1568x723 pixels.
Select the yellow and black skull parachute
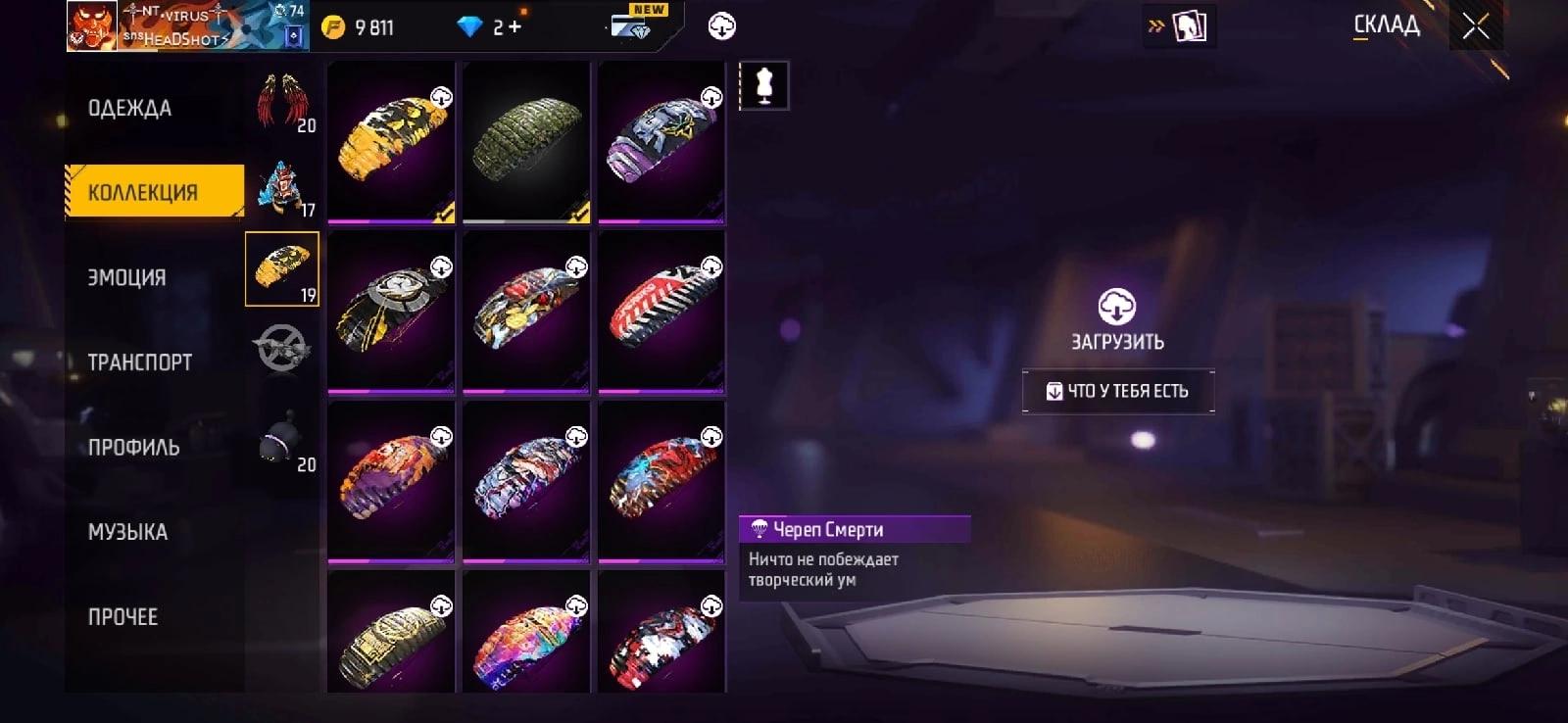(x=391, y=141)
